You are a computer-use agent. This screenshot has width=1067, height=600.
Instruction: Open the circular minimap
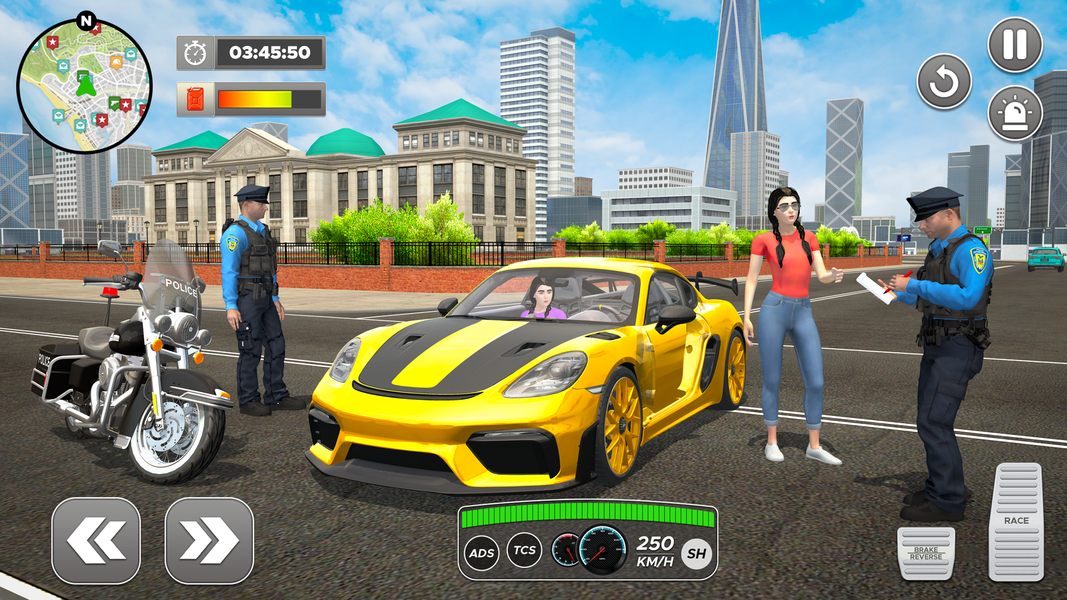click(84, 86)
